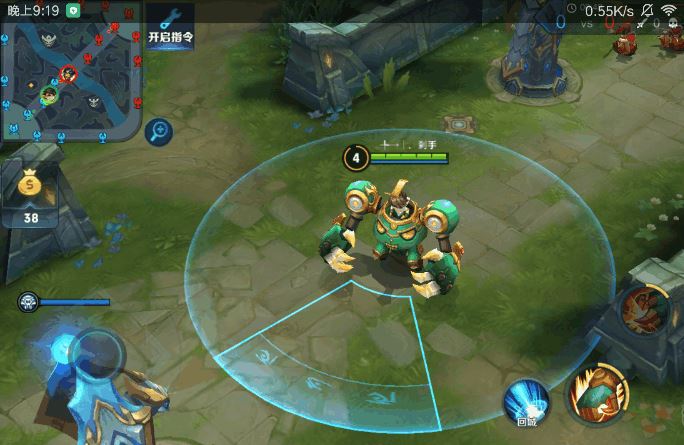Open the kill scoreboard showing 0 vs 0

[584, 19]
